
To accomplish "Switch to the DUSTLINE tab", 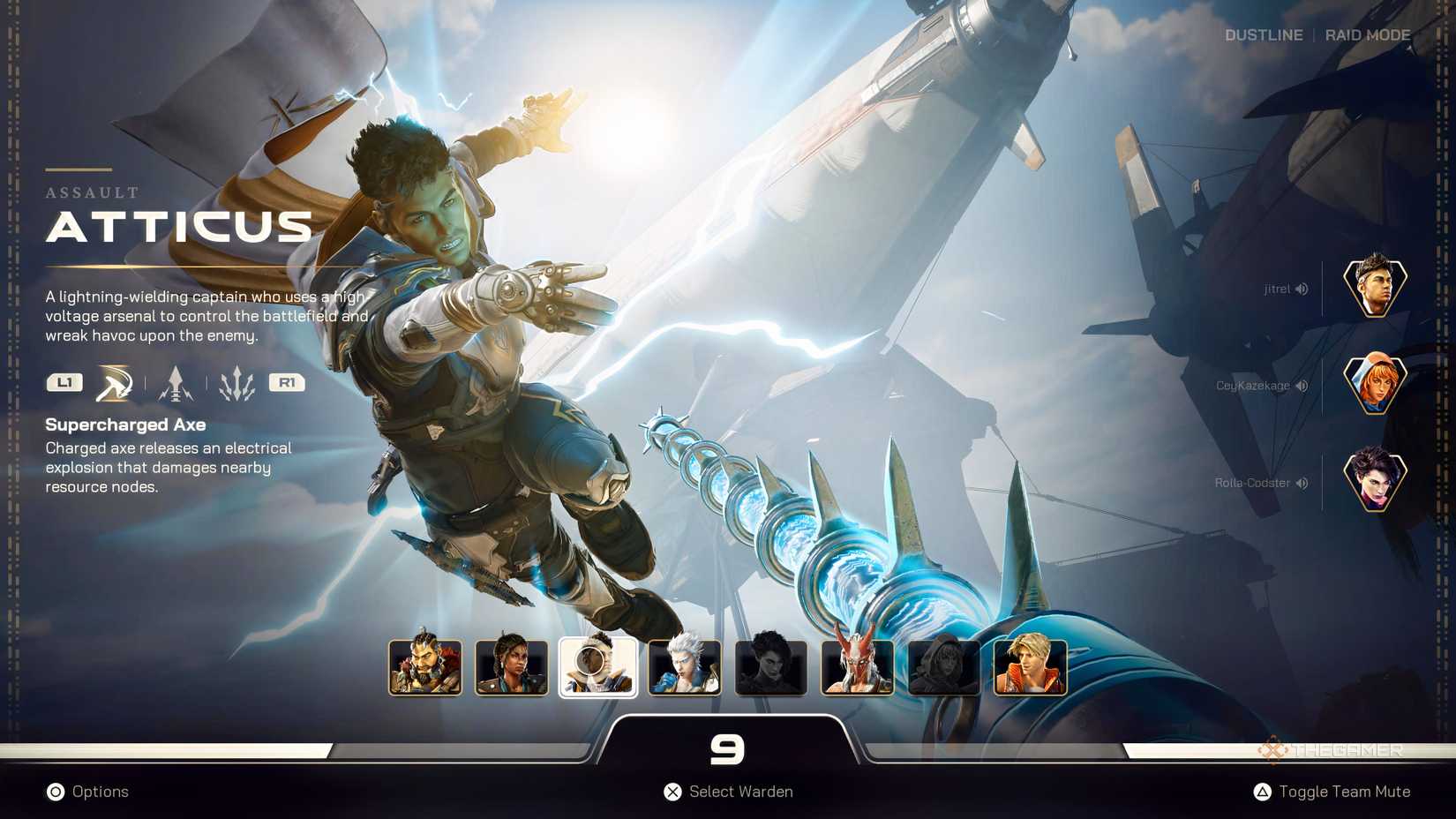I will coord(1264,35).
